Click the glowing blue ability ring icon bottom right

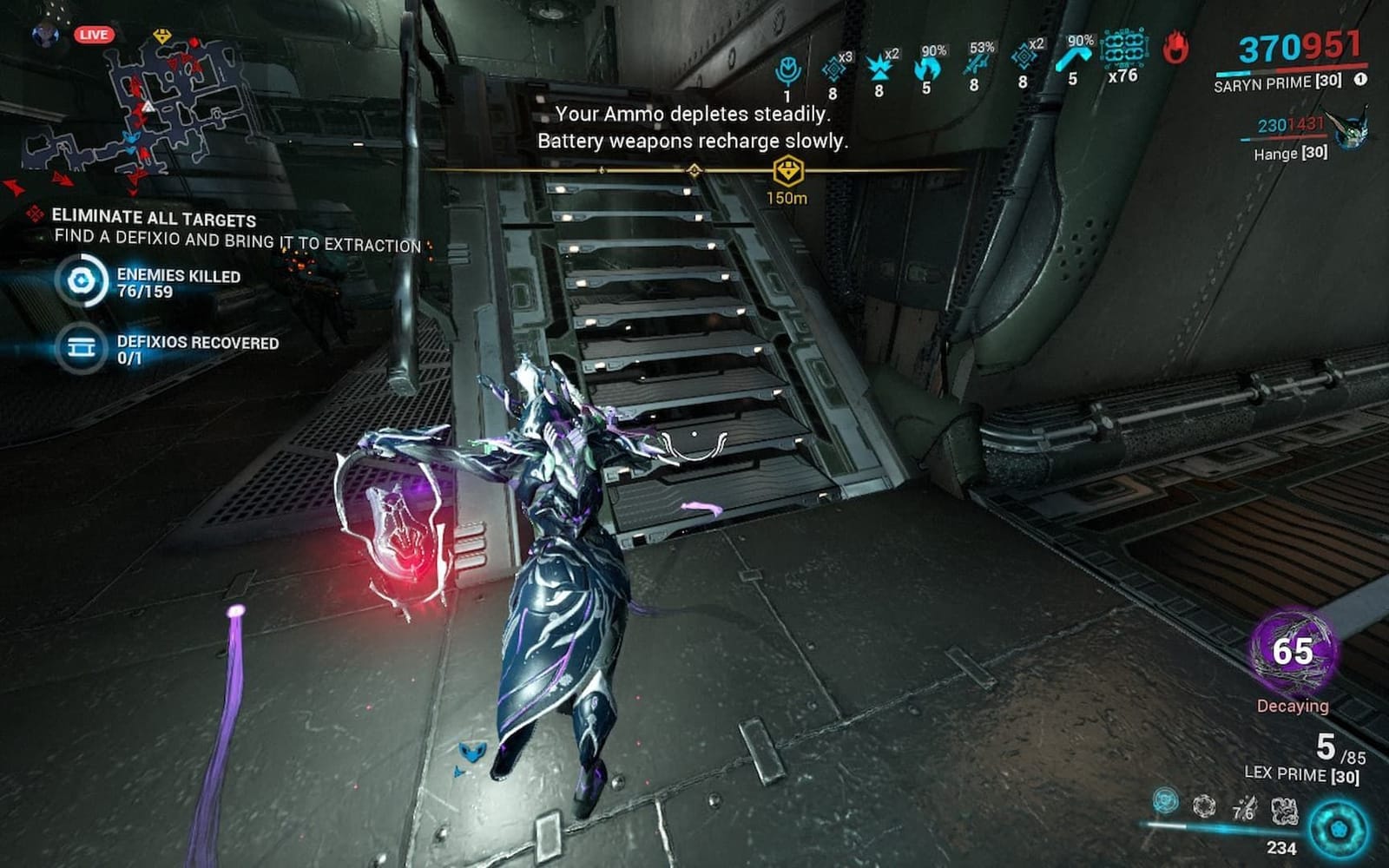point(1340,827)
